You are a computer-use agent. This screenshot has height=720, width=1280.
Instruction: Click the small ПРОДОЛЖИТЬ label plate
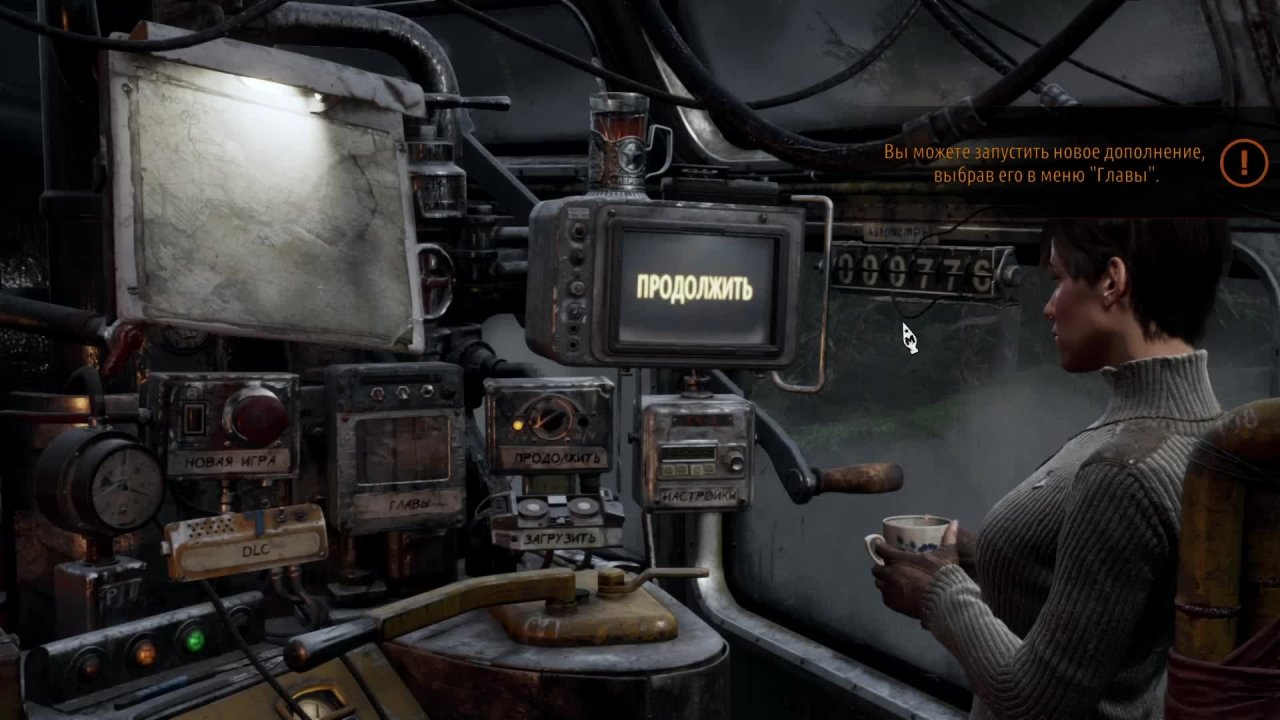(559, 459)
